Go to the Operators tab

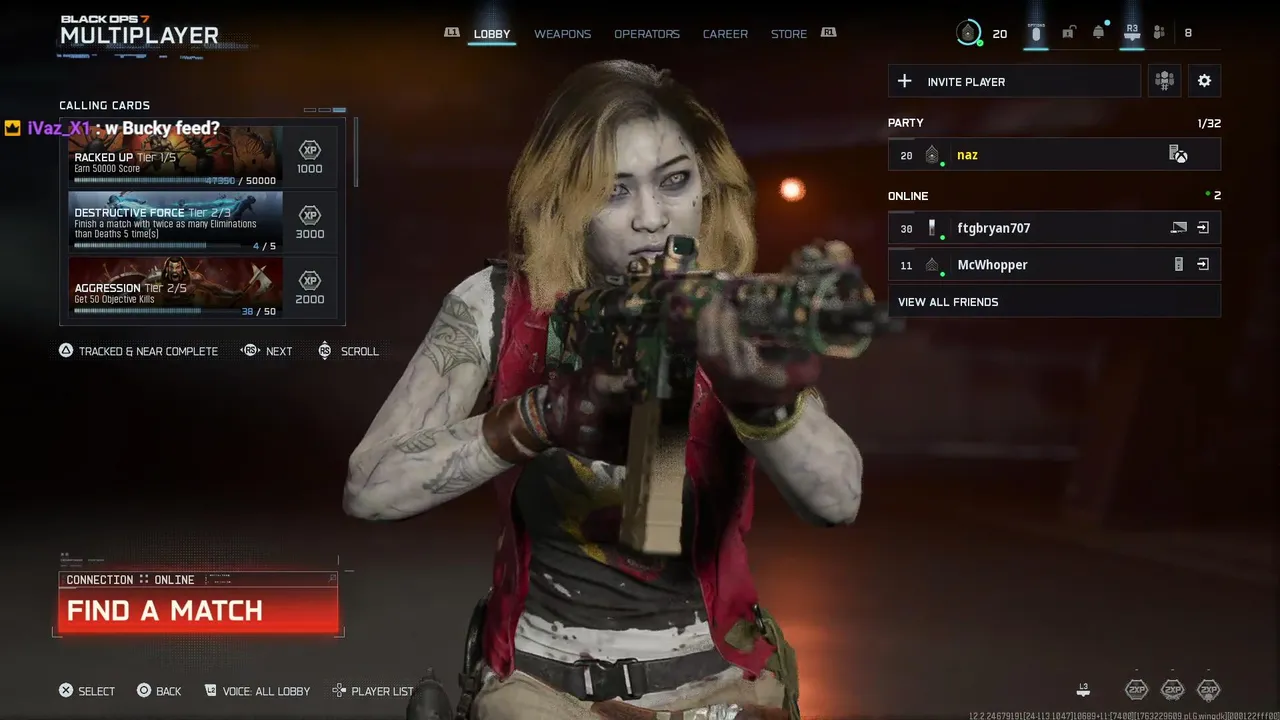click(x=647, y=34)
